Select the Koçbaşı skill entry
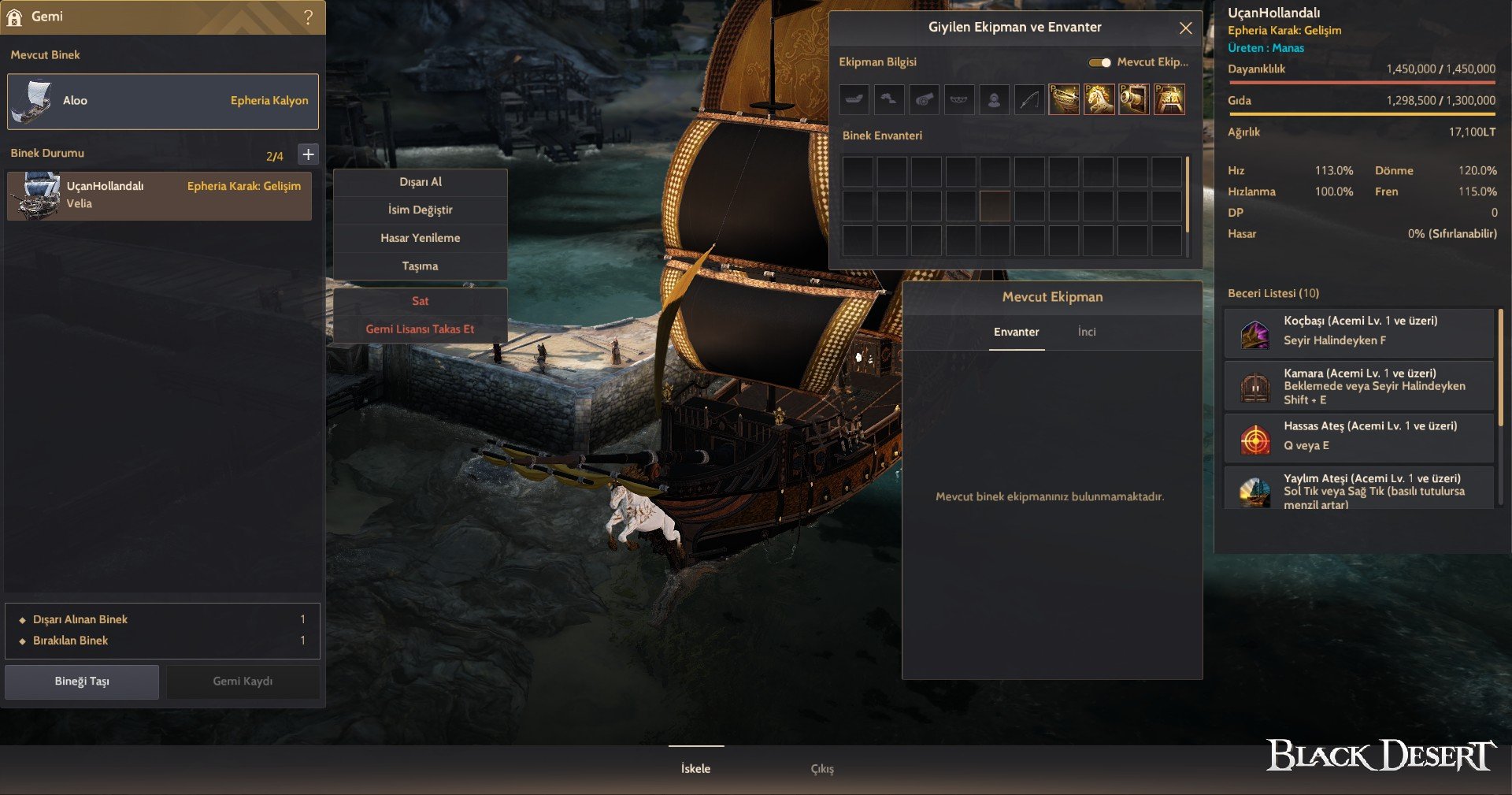The image size is (1512, 795). click(x=1359, y=331)
